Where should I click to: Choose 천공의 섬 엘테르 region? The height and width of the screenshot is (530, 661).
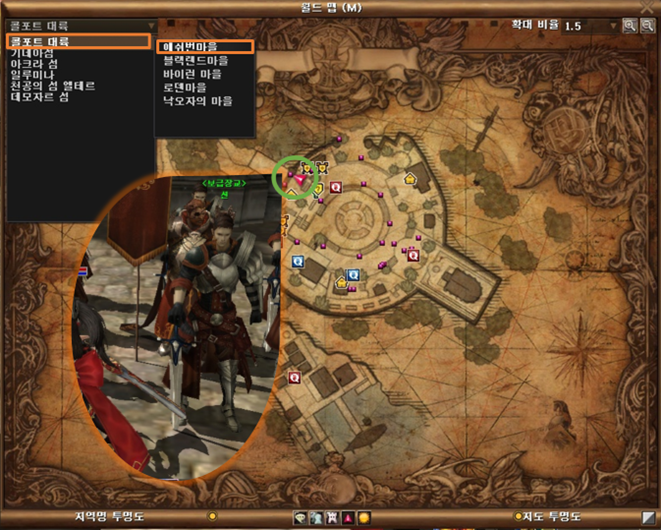[x=52, y=87]
